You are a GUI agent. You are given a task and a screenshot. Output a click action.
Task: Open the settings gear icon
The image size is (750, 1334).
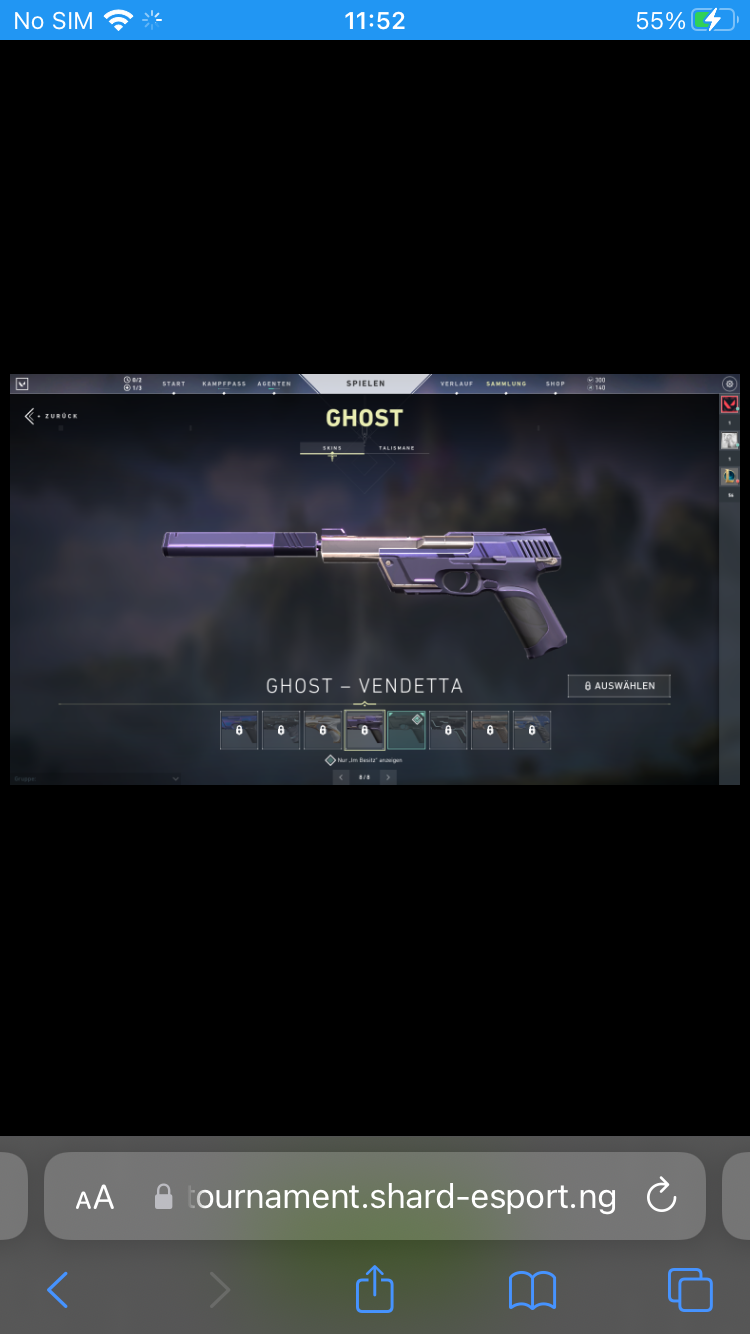point(729,384)
